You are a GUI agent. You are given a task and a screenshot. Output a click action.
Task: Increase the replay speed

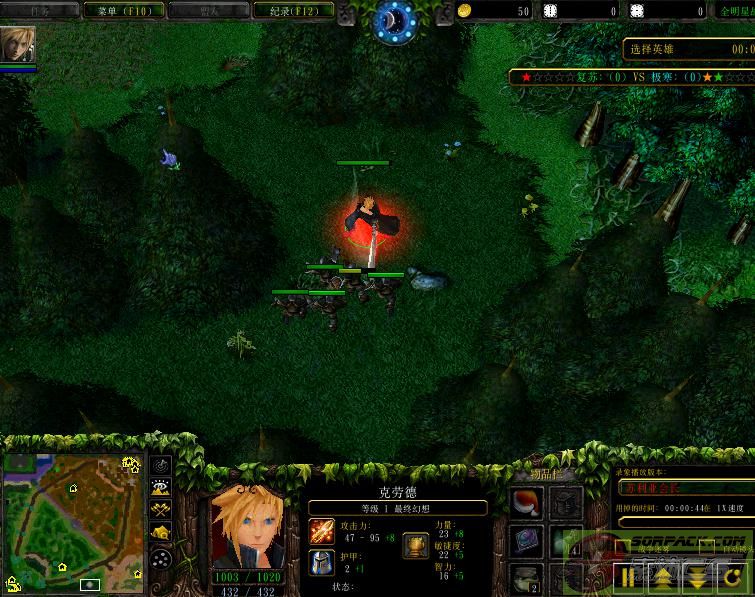661,575
